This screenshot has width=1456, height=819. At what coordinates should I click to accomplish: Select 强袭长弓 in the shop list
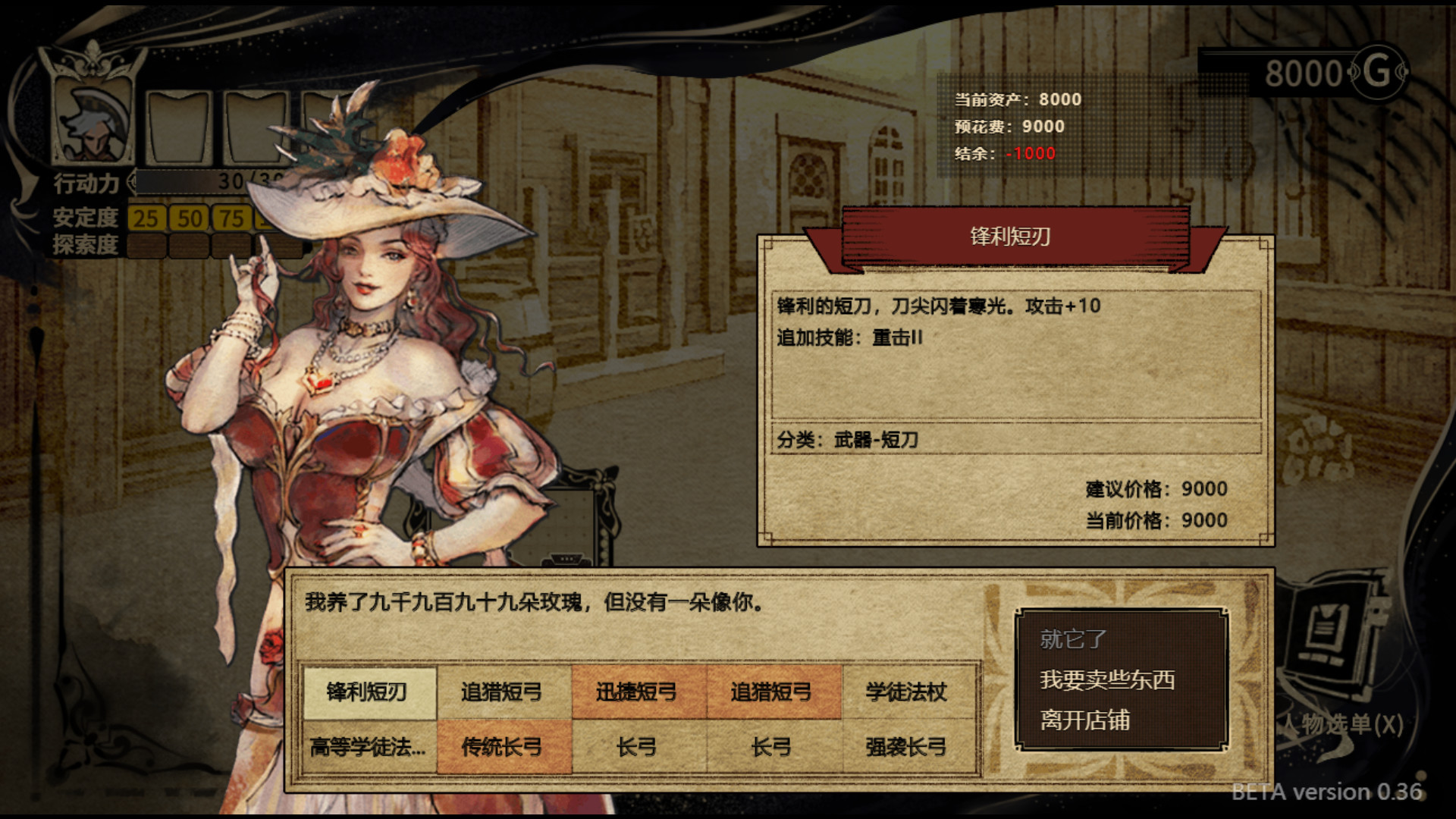[908, 747]
